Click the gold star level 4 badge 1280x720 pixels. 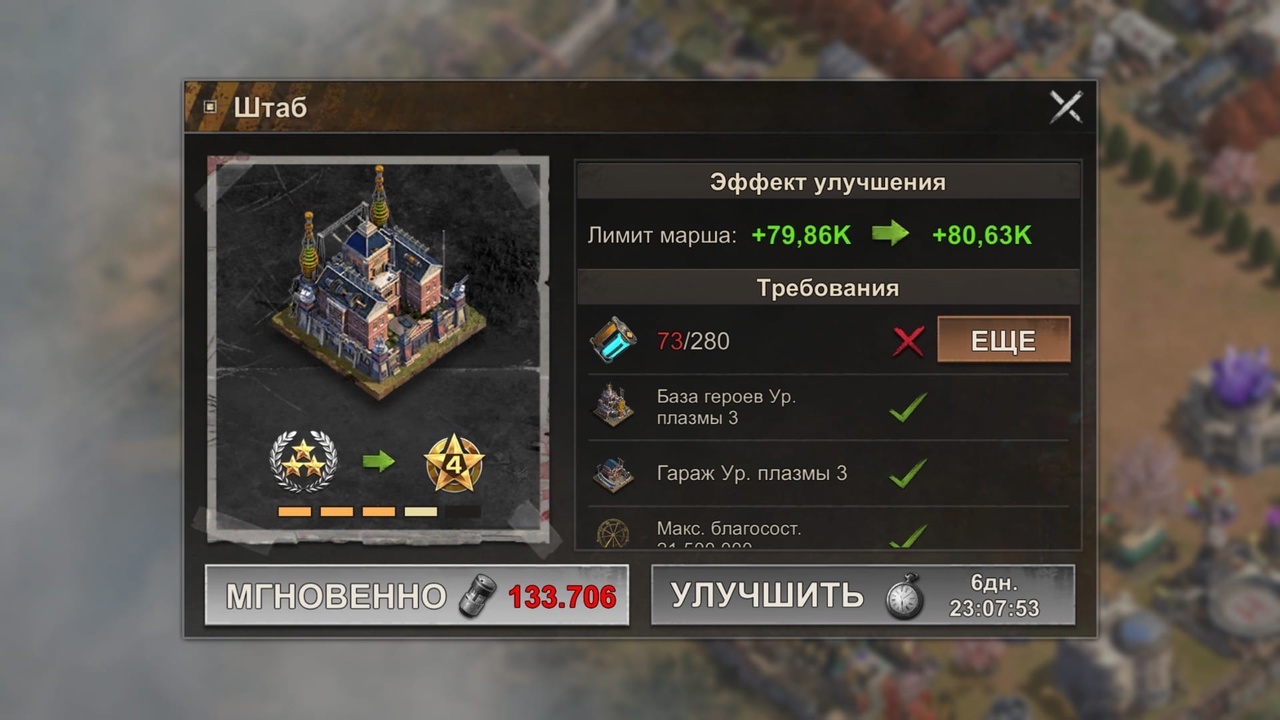[455, 462]
